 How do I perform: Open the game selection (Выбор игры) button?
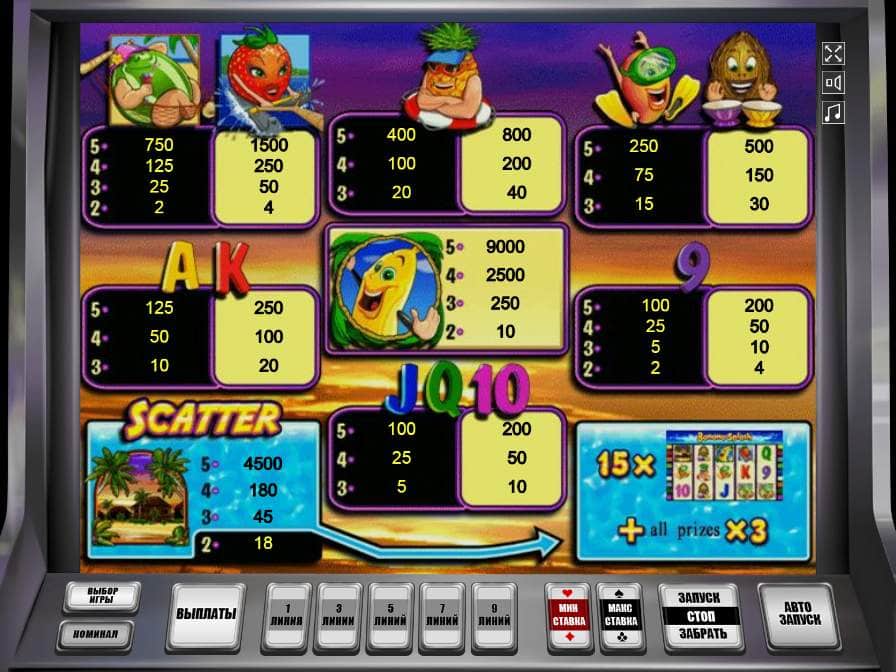click(101, 597)
